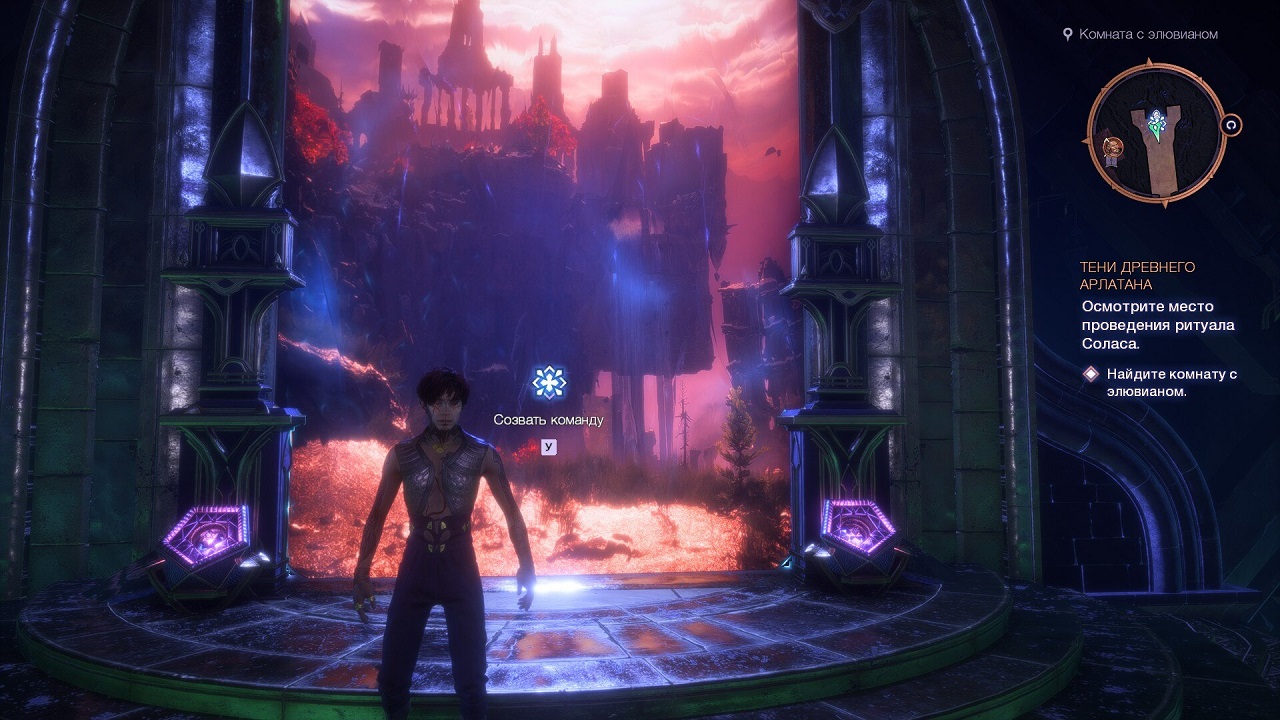Click the quest description 'Осмотрите место проведения ритуала'
This screenshot has width=1280, height=720.
(1156, 322)
